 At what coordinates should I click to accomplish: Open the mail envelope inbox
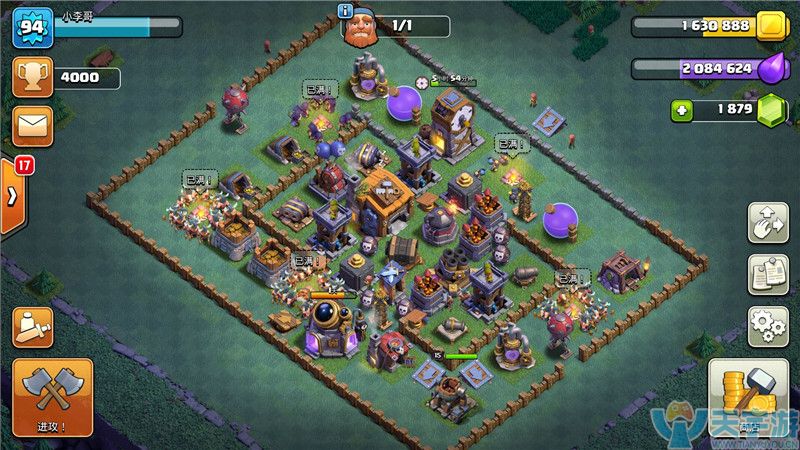(x=32, y=126)
